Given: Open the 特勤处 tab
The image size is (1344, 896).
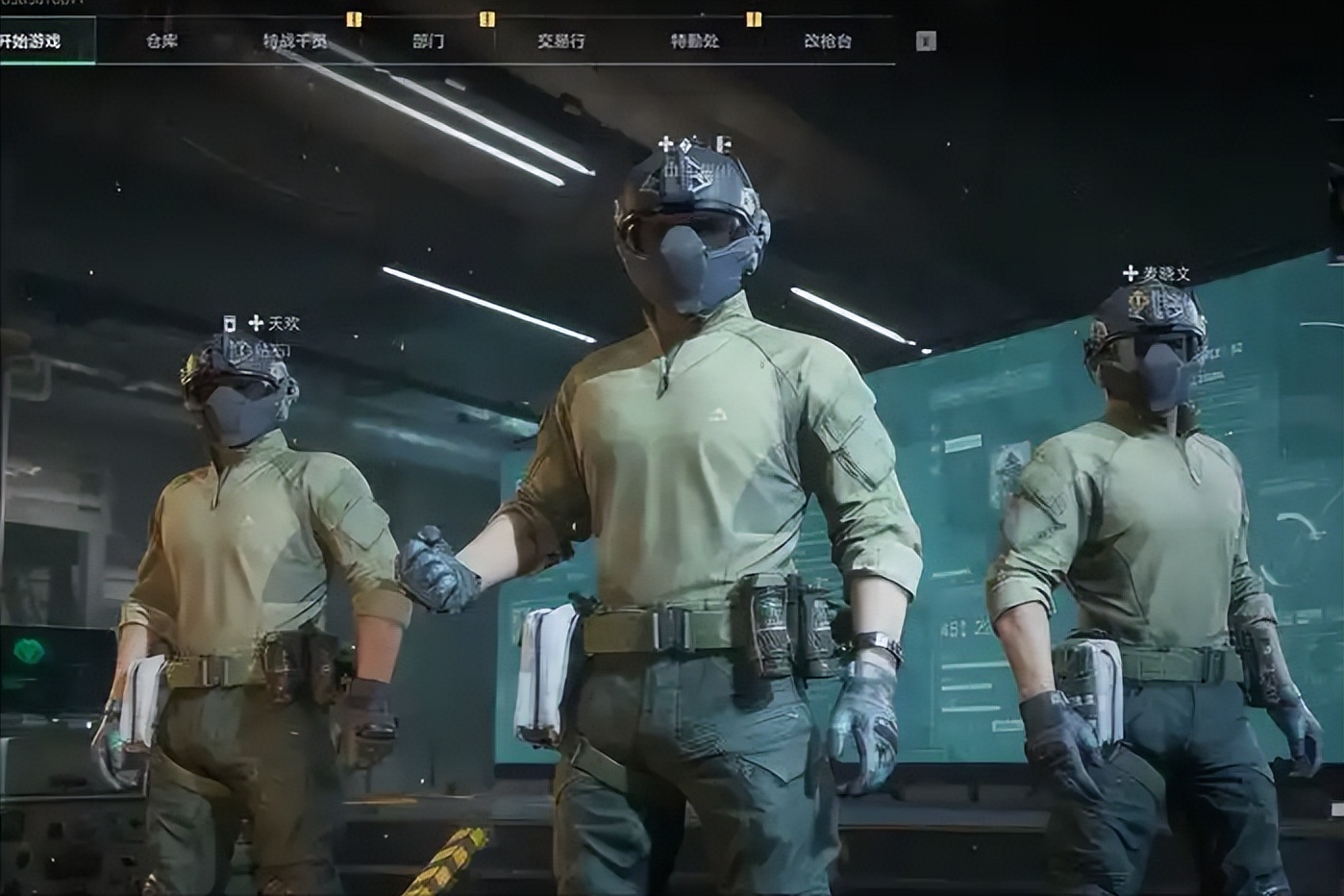Looking at the screenshot, I should click(x=694, y=41).
